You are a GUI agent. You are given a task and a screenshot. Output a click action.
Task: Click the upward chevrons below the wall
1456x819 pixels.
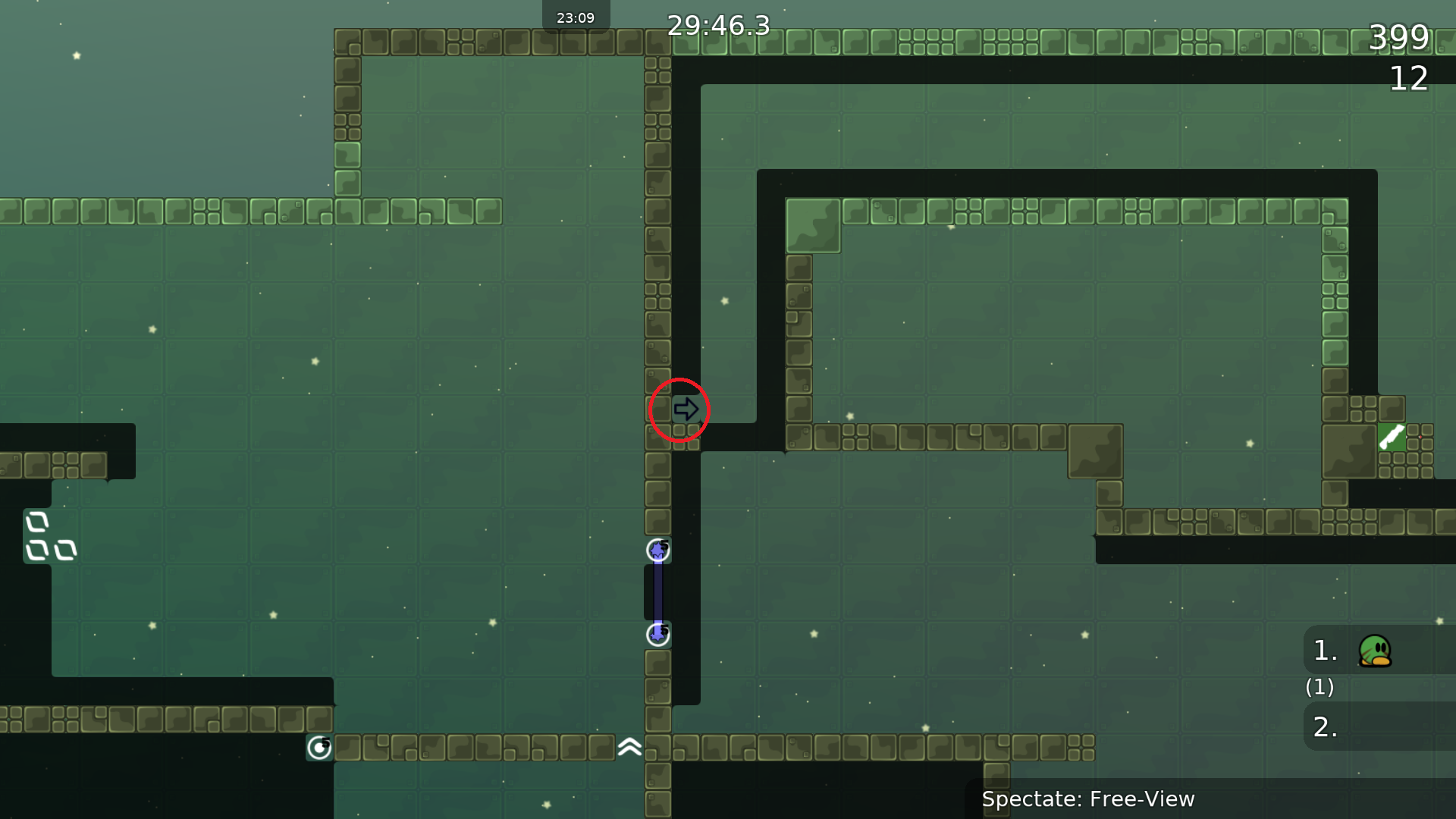tap(629, 748)
